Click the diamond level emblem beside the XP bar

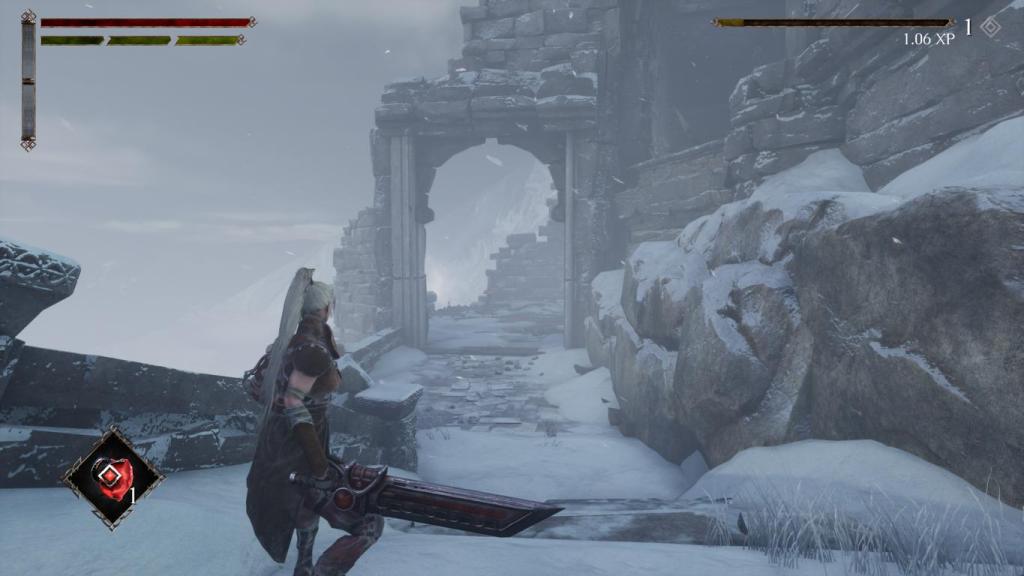coord(990,27)
